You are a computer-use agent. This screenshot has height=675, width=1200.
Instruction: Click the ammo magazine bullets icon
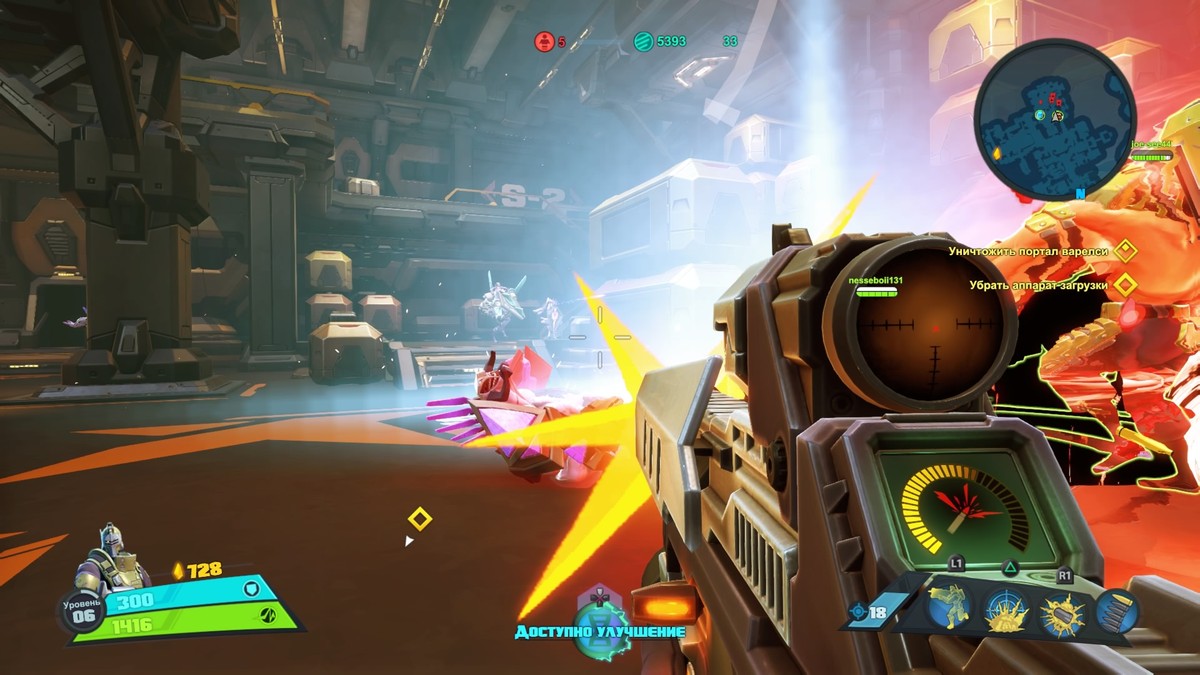point(1116,611)
